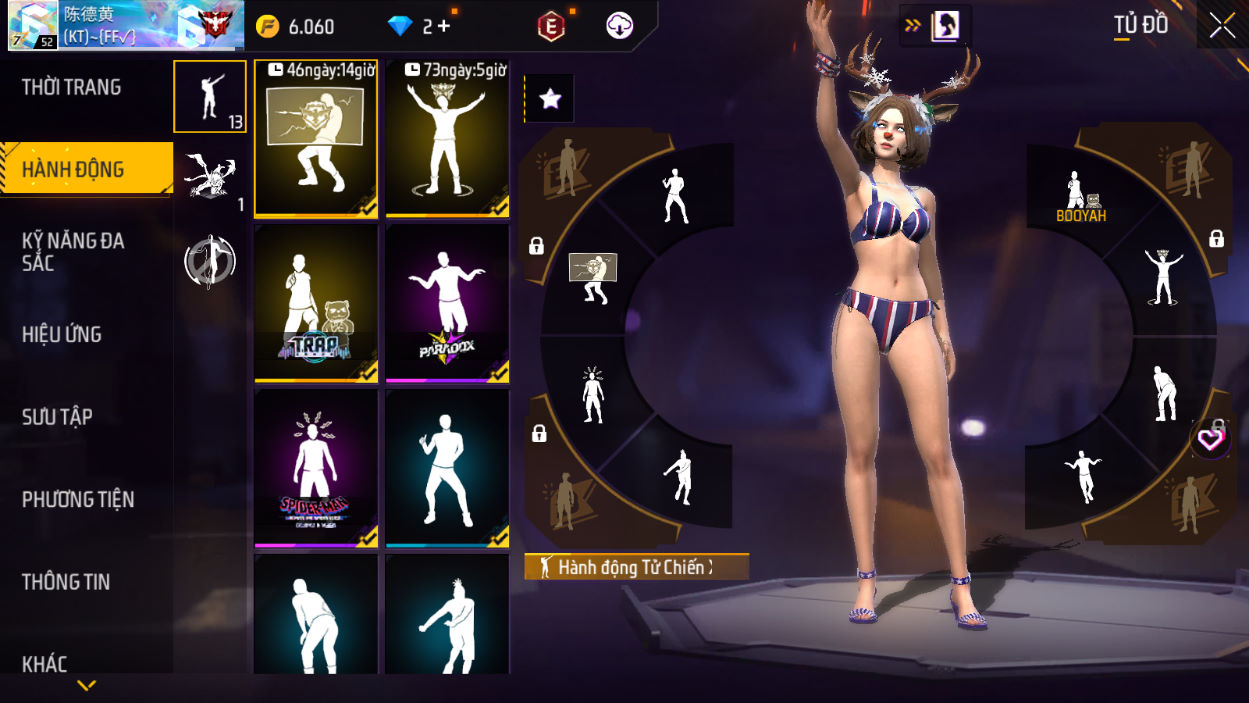
Task: Go to the SƯU TẬP tab
Action: [x=57, y=417]
